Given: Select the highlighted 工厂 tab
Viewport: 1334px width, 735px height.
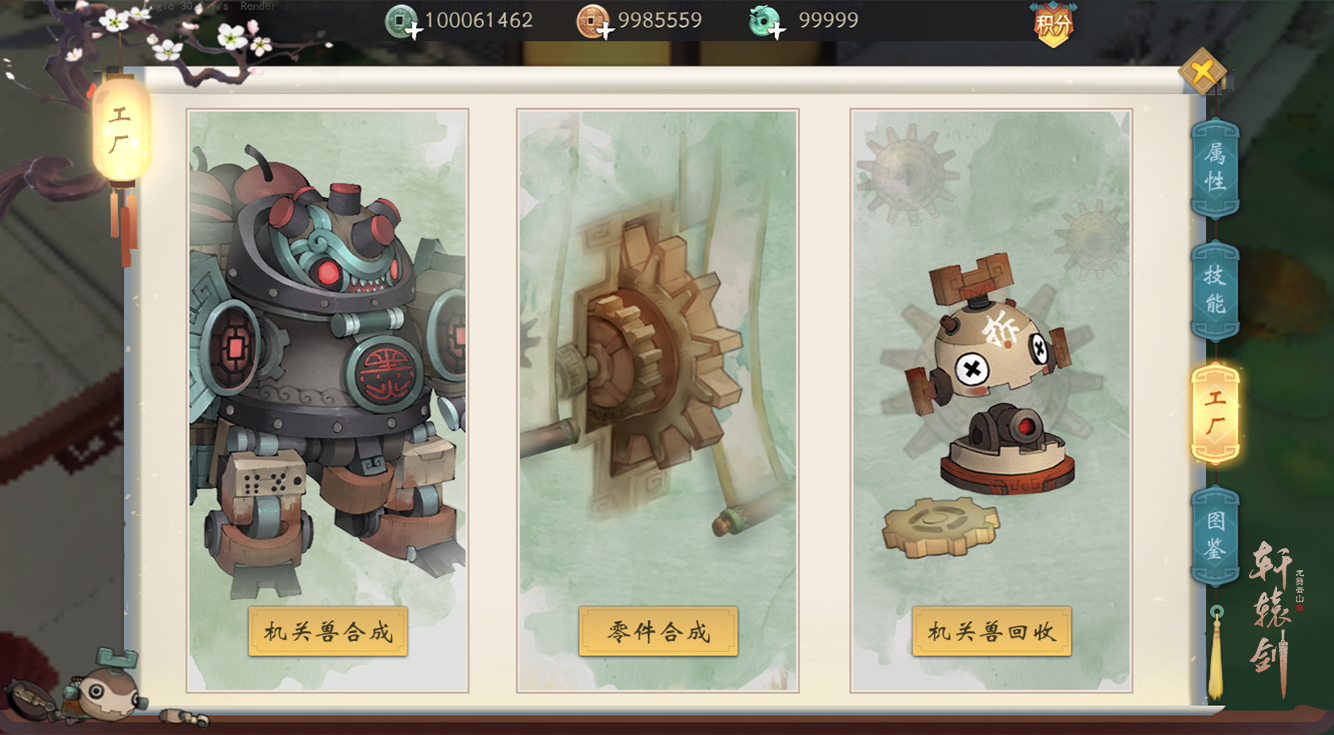Looking at the screenshot, I should [1215, 413].
